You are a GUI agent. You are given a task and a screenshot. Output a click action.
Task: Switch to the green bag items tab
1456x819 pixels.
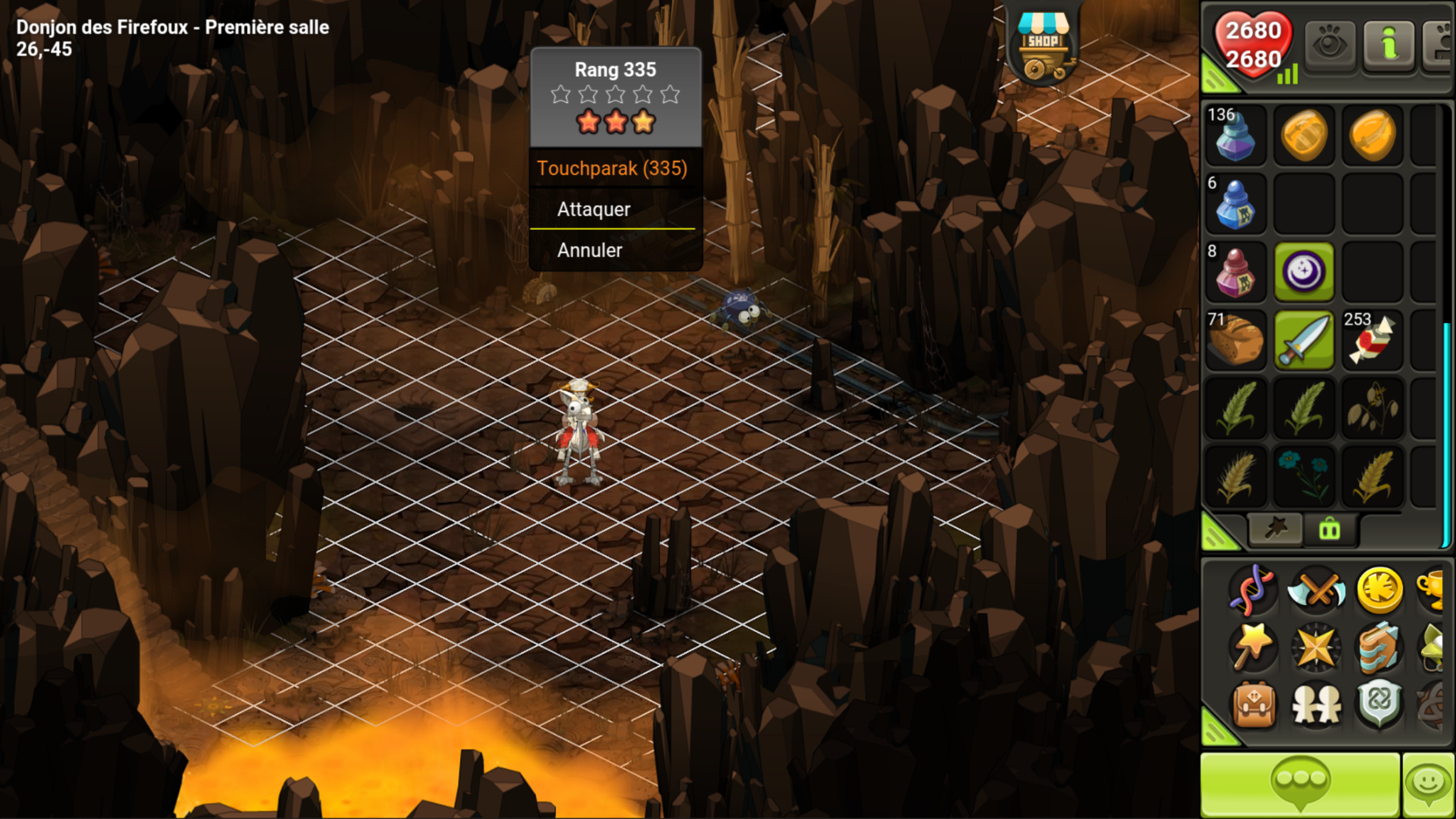[x=1330, y=530]
